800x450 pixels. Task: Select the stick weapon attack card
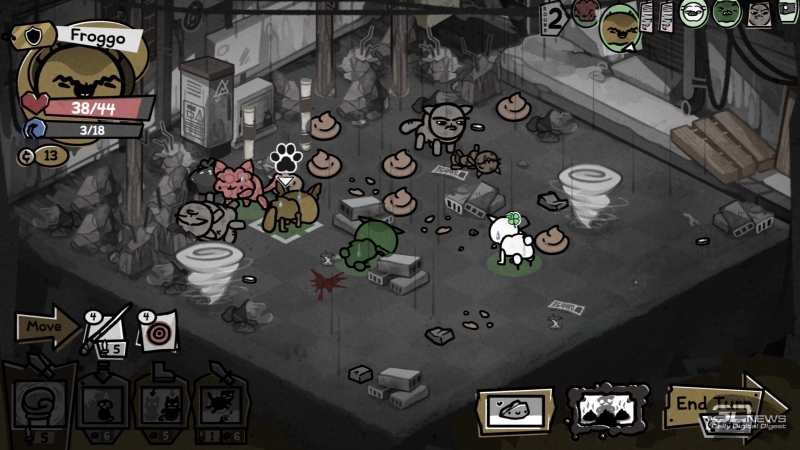click(105, 329)
